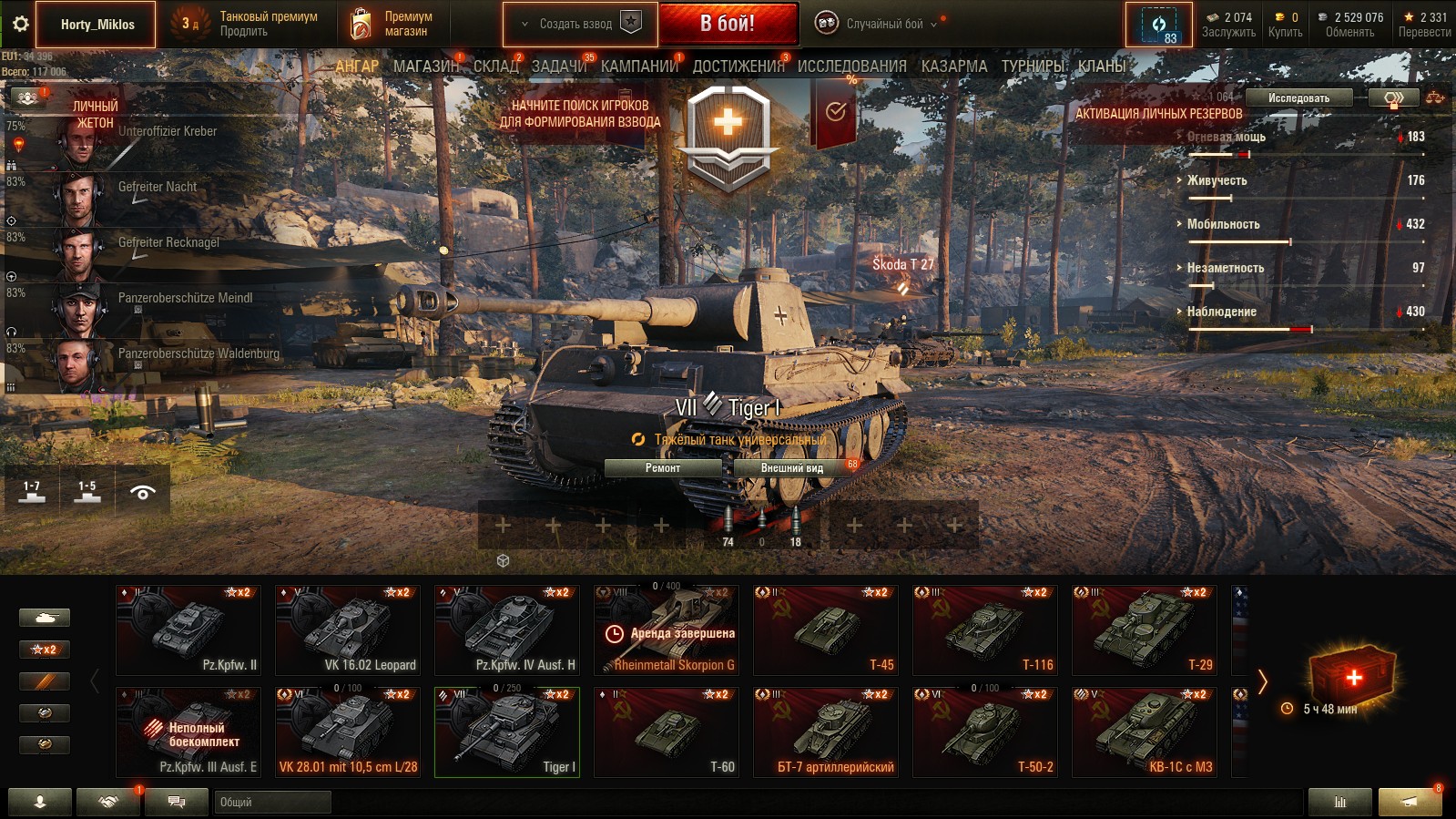Click the premium vehicles ribbon filter

[45, 681]
